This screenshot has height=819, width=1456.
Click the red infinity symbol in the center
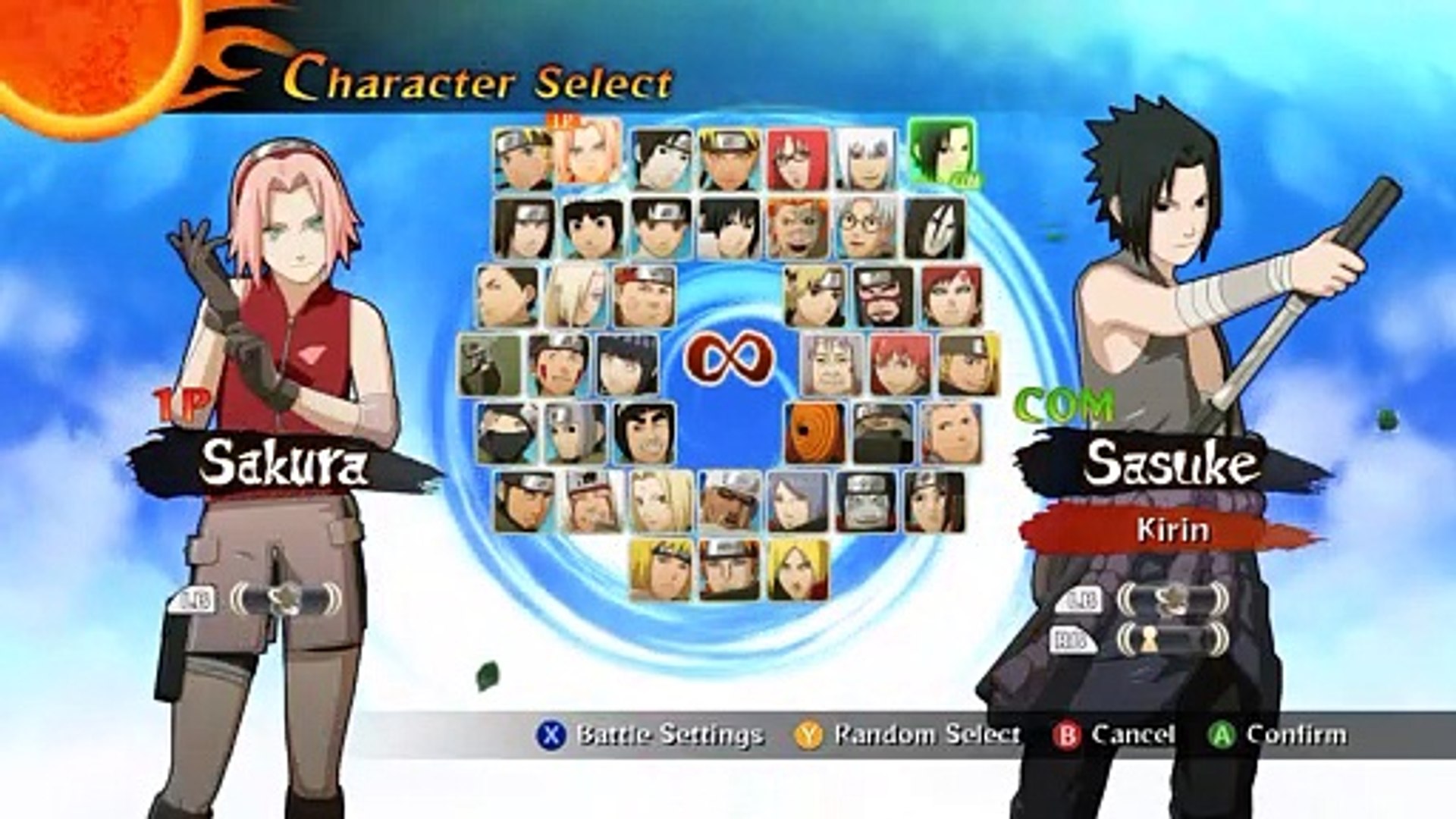(x=729, y=358)
